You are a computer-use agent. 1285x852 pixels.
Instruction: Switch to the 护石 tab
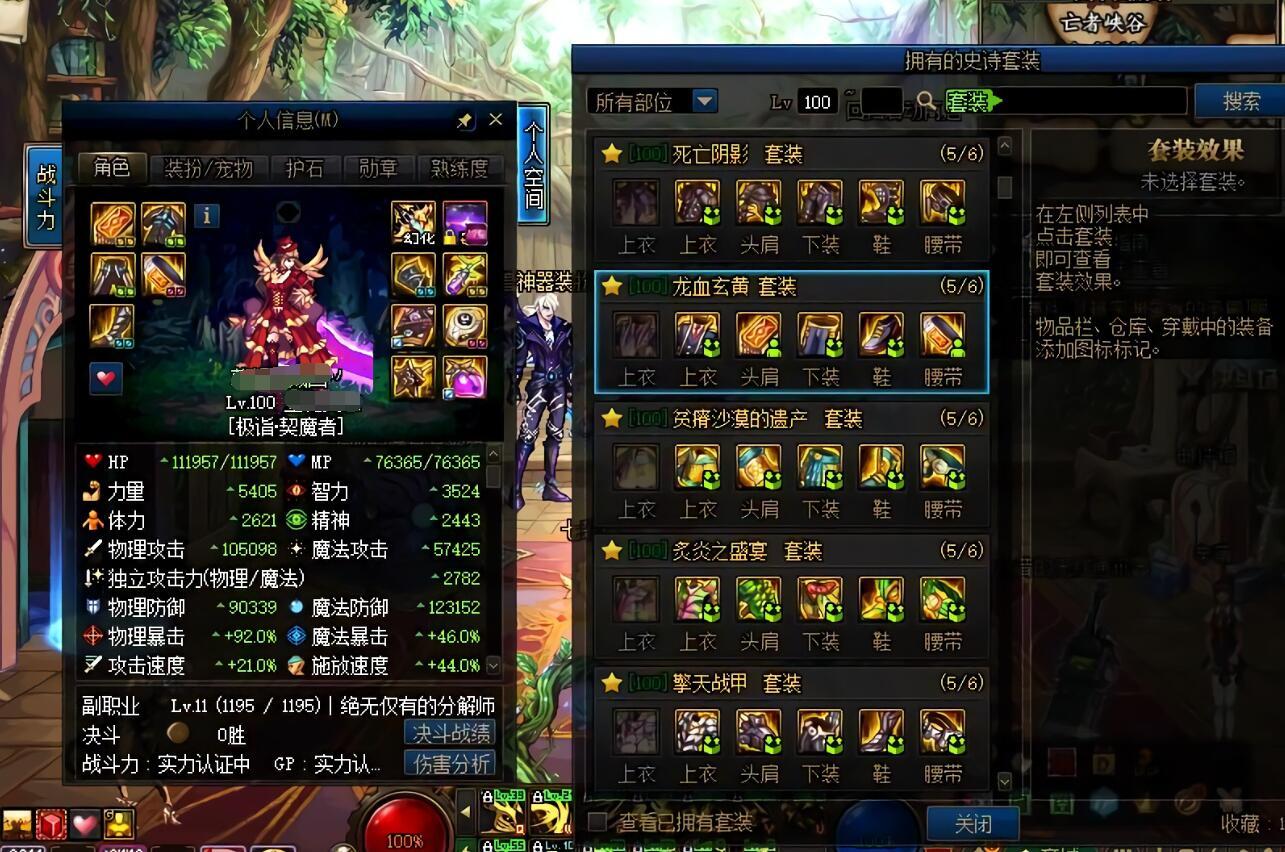(x=304, y=169)
